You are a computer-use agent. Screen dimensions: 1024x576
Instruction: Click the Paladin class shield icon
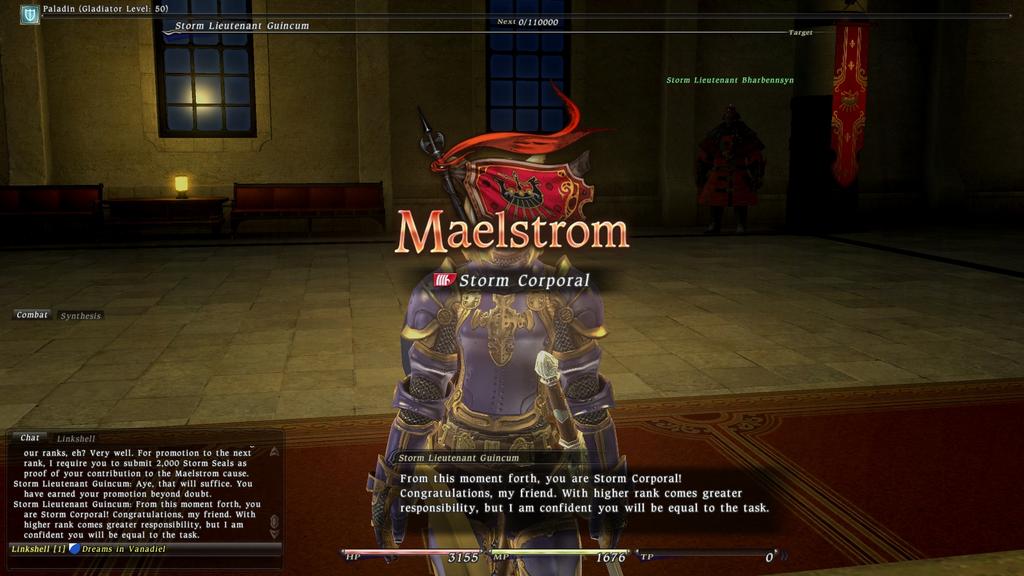(x=30, y=14)
